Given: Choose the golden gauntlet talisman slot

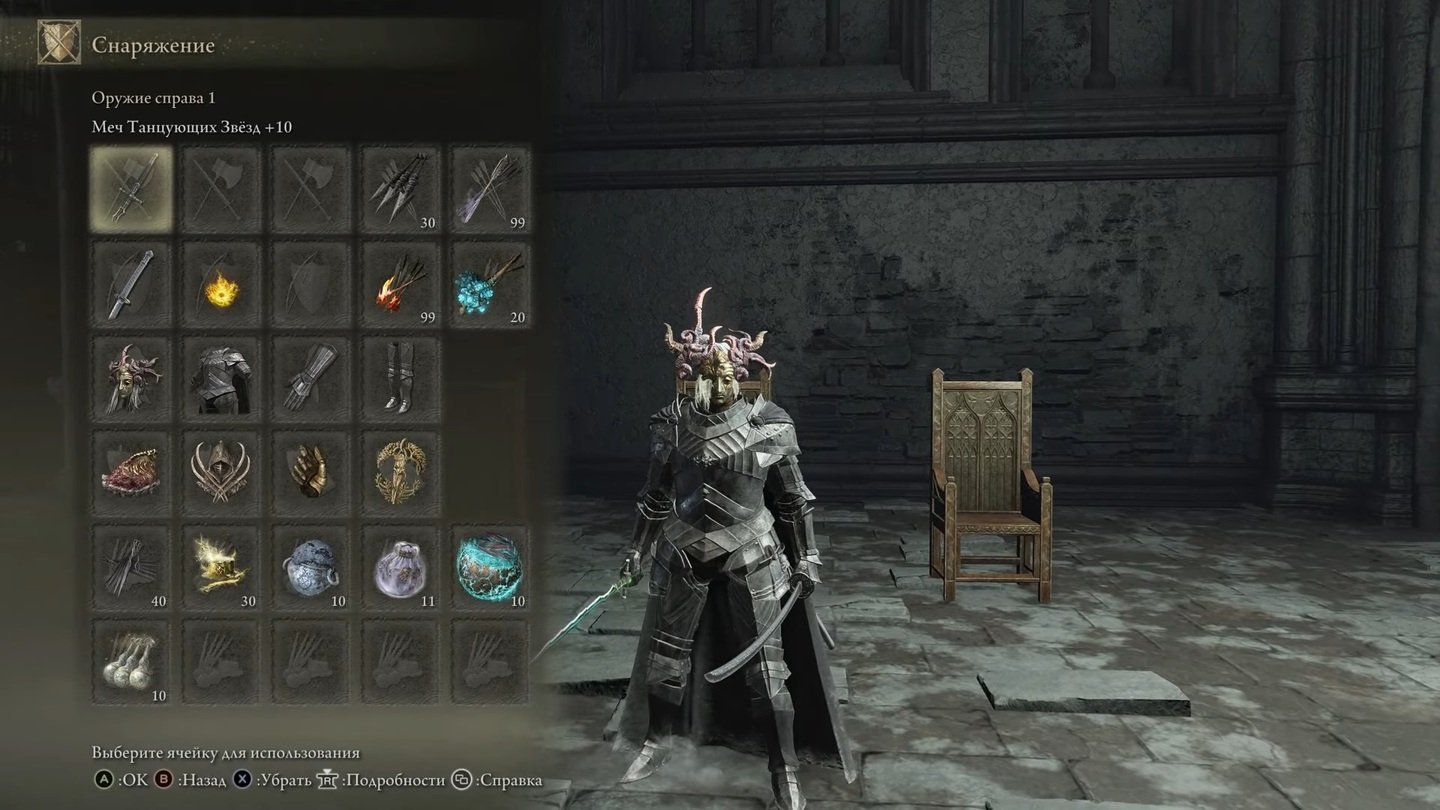Looking at the screenshot, I should tap(310, 472).
